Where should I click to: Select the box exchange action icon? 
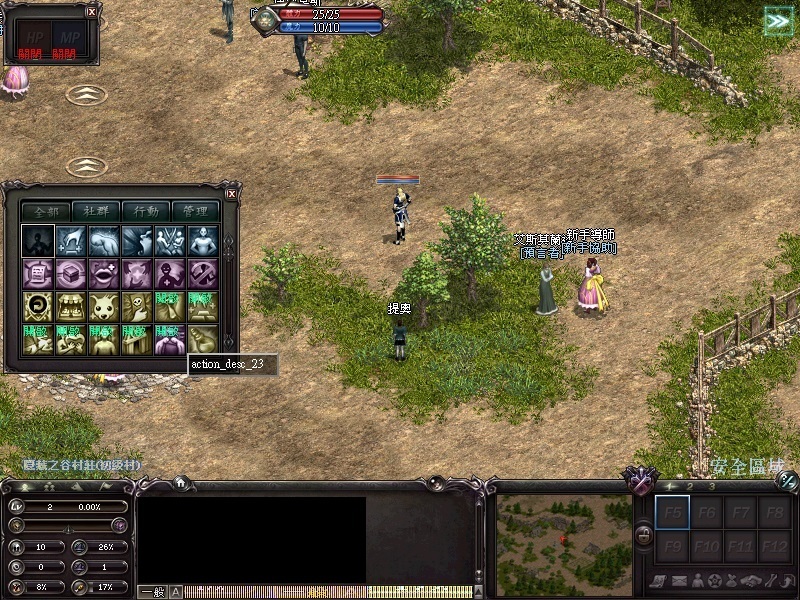coord(70,273)
